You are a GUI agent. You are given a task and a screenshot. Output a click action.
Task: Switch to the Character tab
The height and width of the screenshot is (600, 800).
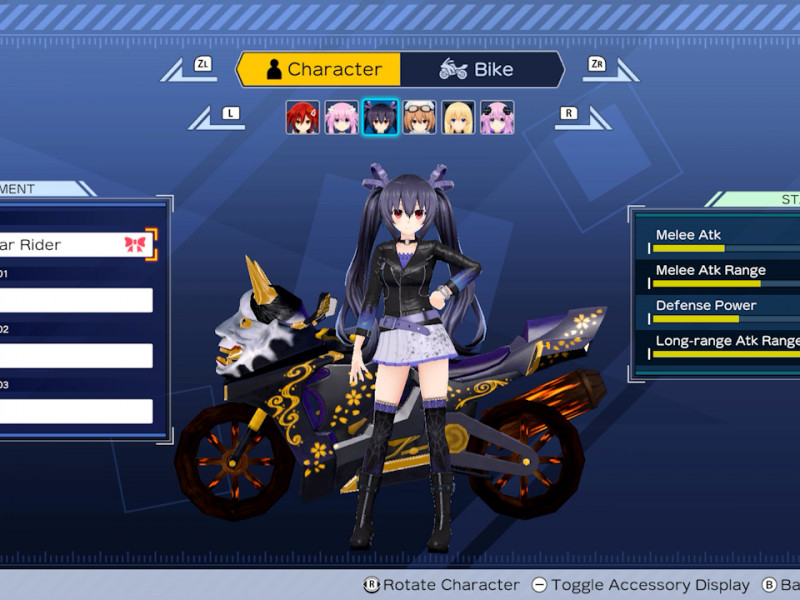point(320,70)
